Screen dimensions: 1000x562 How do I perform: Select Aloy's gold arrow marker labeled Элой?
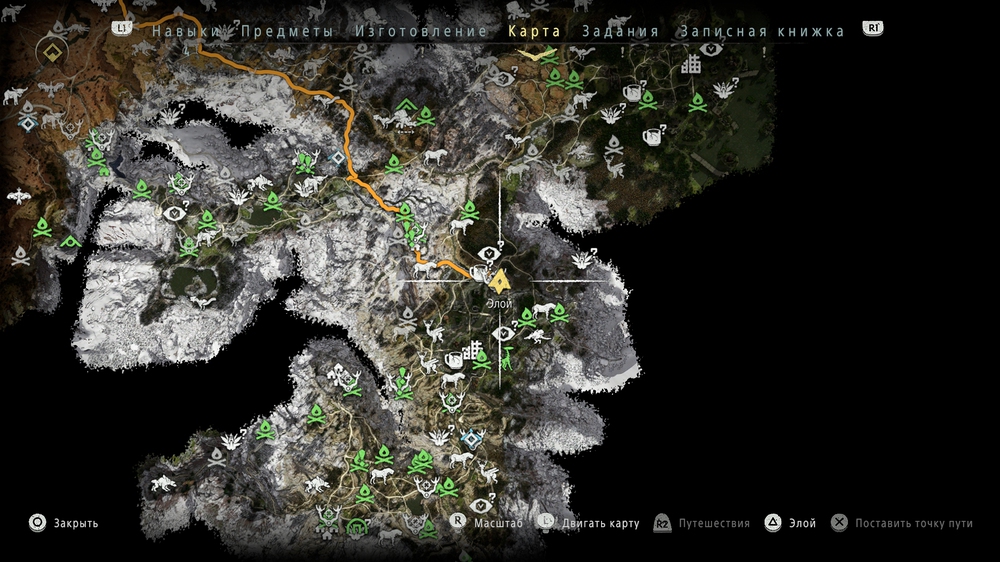click(x=499, y=279)
